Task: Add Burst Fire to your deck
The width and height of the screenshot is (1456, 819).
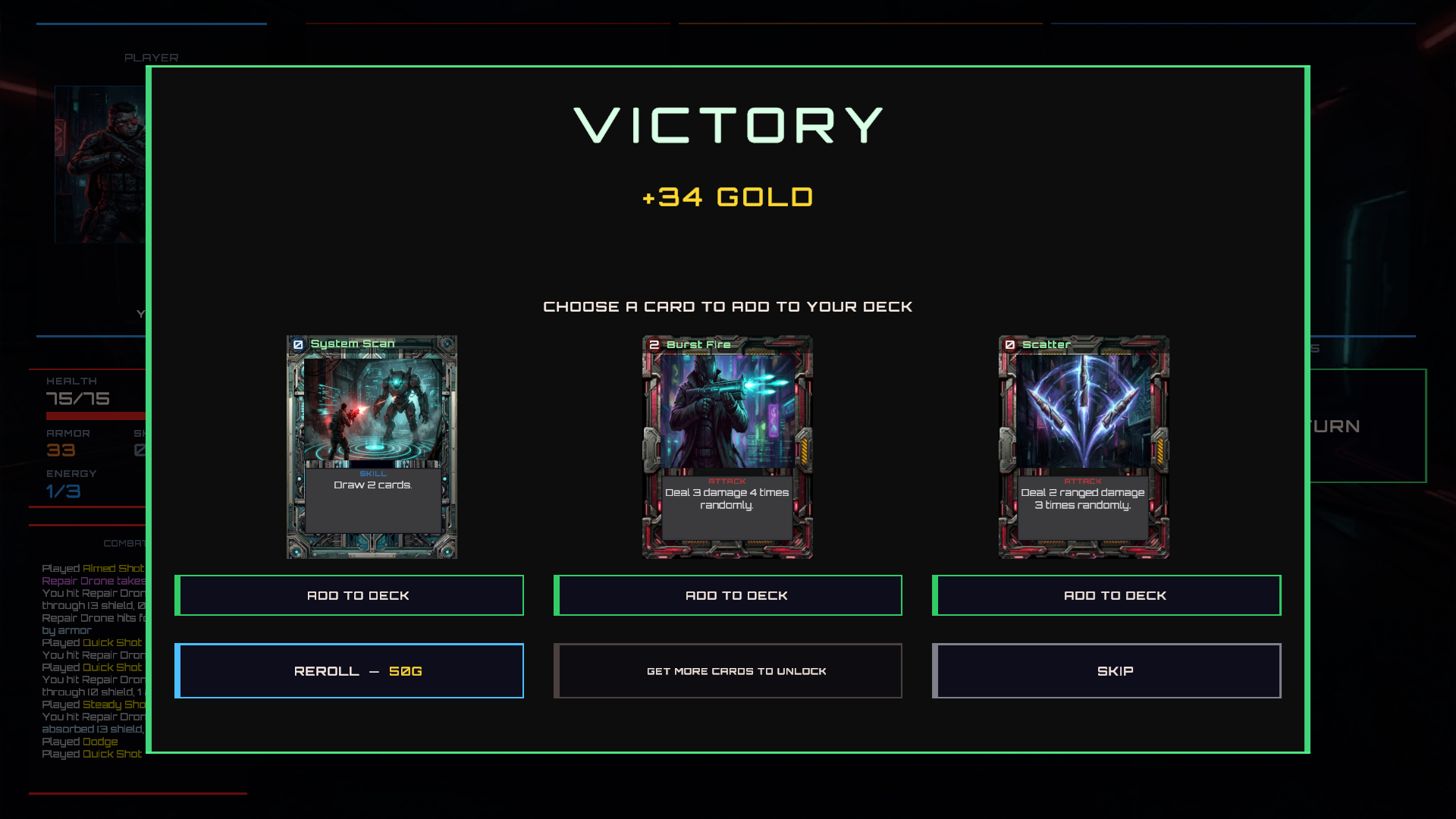Action: [x=728, y=595]
